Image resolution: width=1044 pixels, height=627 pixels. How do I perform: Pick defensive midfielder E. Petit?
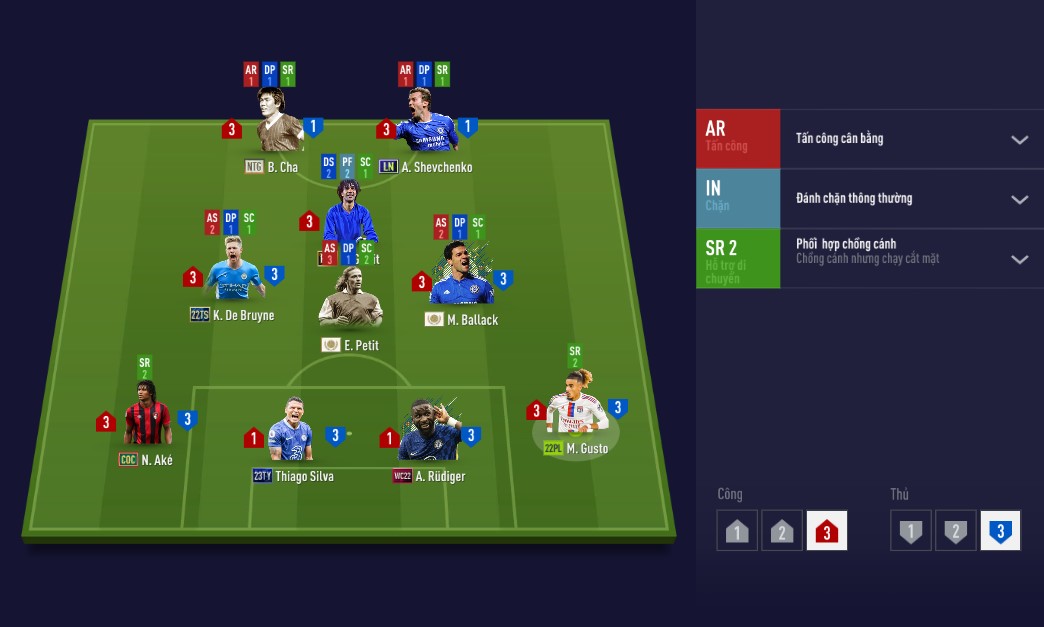click(x=349, y=303)
